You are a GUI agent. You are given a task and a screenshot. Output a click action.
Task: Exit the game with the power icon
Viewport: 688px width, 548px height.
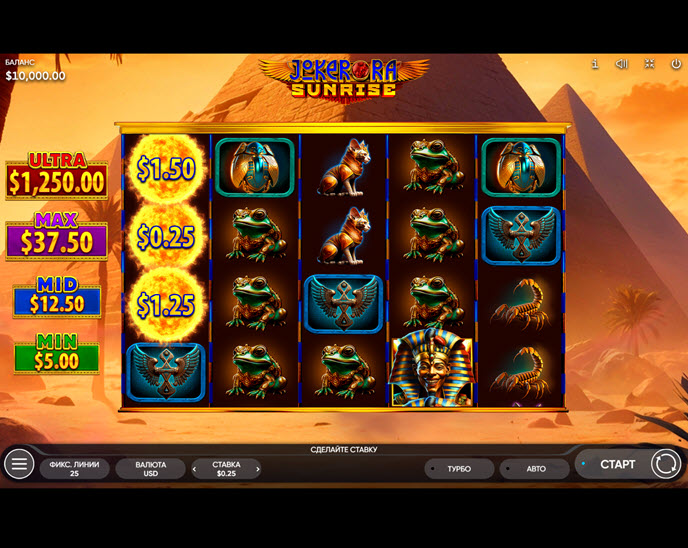click(675, 64)
